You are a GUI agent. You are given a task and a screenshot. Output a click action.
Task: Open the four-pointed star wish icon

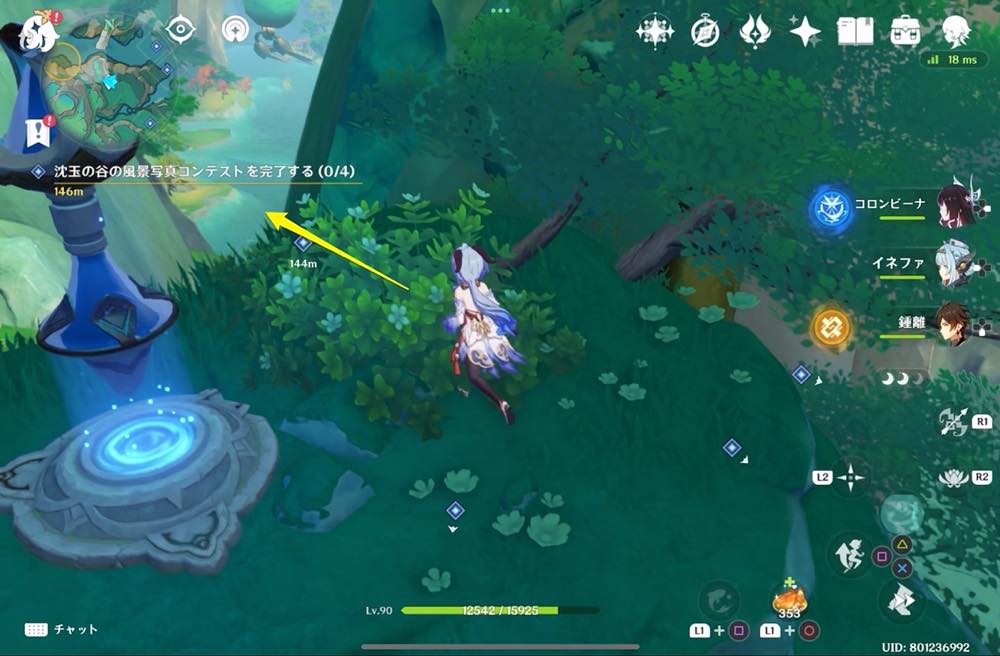[x=805, y=32]
